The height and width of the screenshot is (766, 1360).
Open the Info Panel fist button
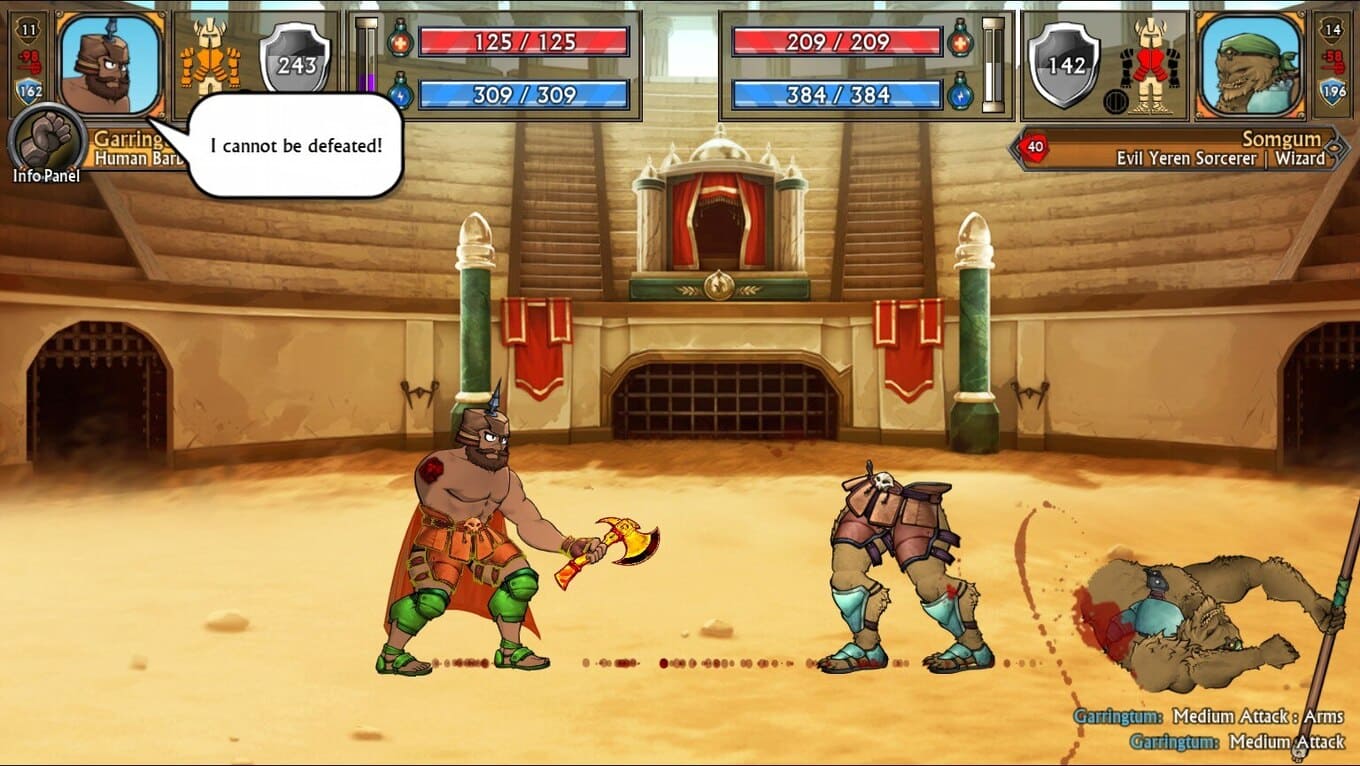[46, 139]
